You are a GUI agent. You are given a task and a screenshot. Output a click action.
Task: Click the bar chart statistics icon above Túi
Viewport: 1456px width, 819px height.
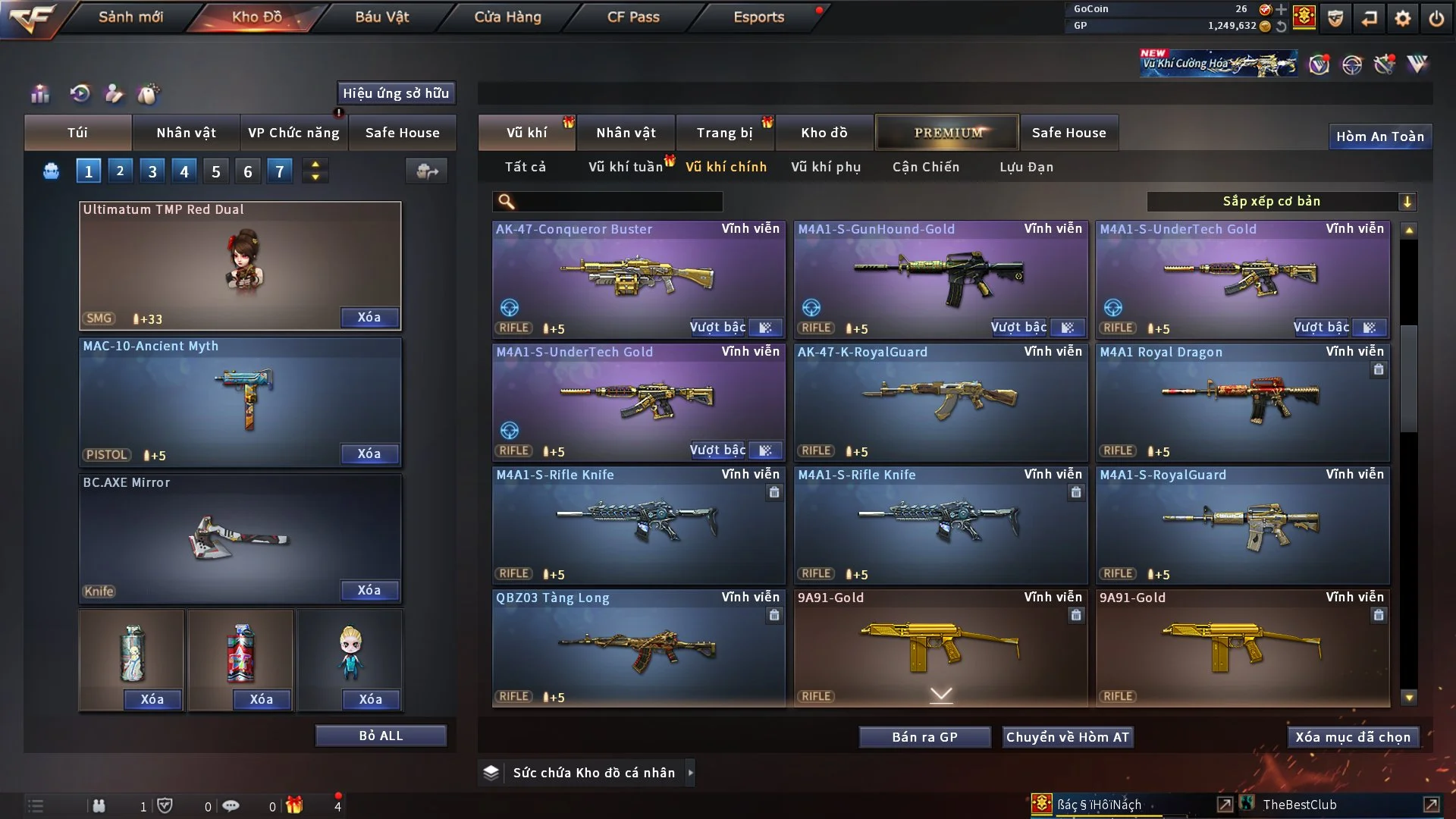click(39, 94)
